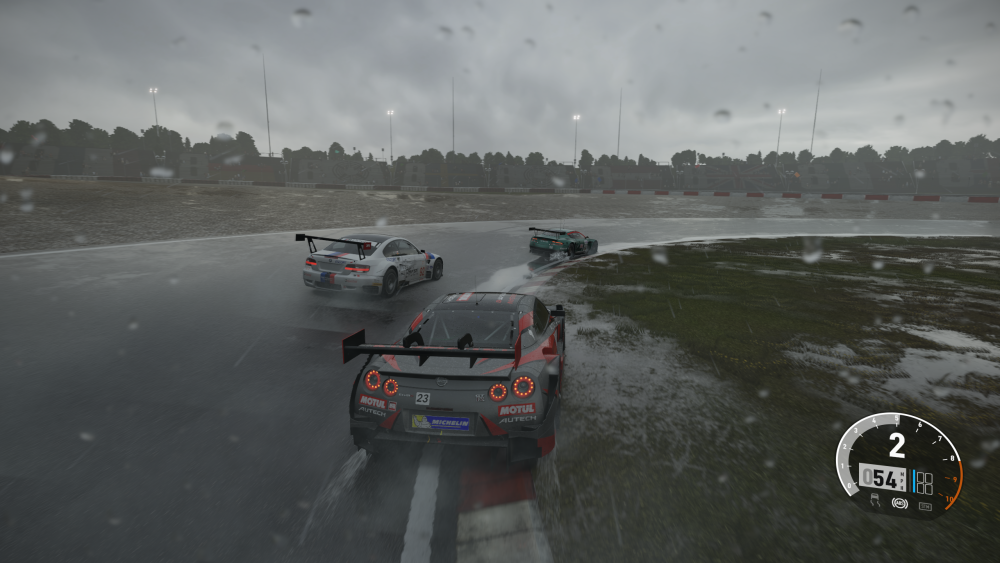Click the STM stability indicator icon
1000x563 pixels.
point(925,506)
